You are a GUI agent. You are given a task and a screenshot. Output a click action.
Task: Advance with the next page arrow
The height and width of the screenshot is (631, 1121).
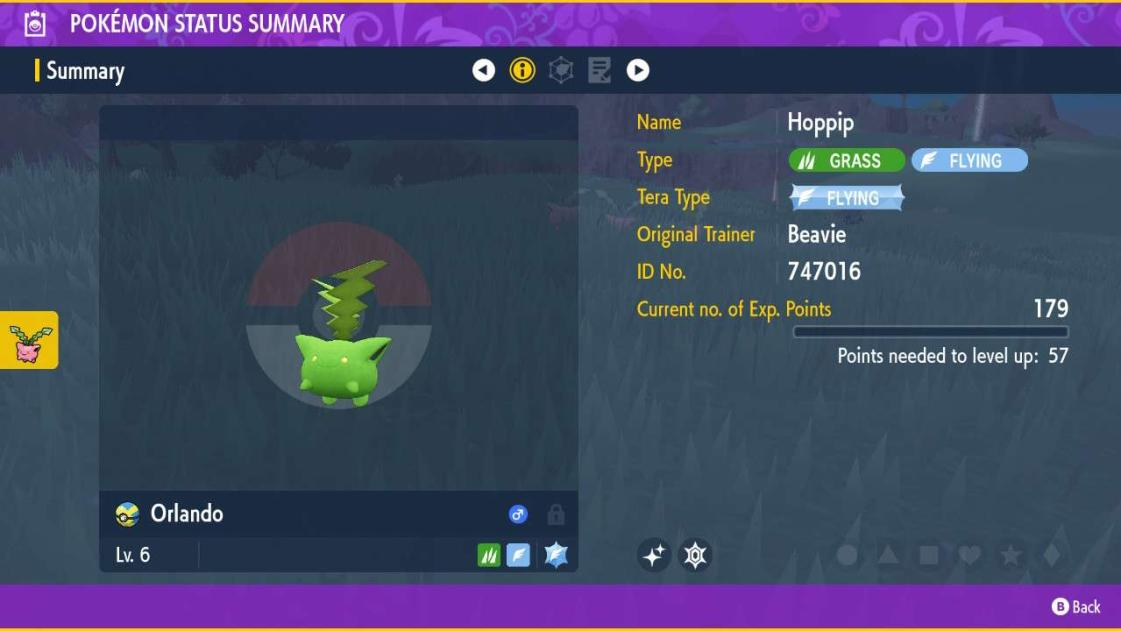coord(638,70)
